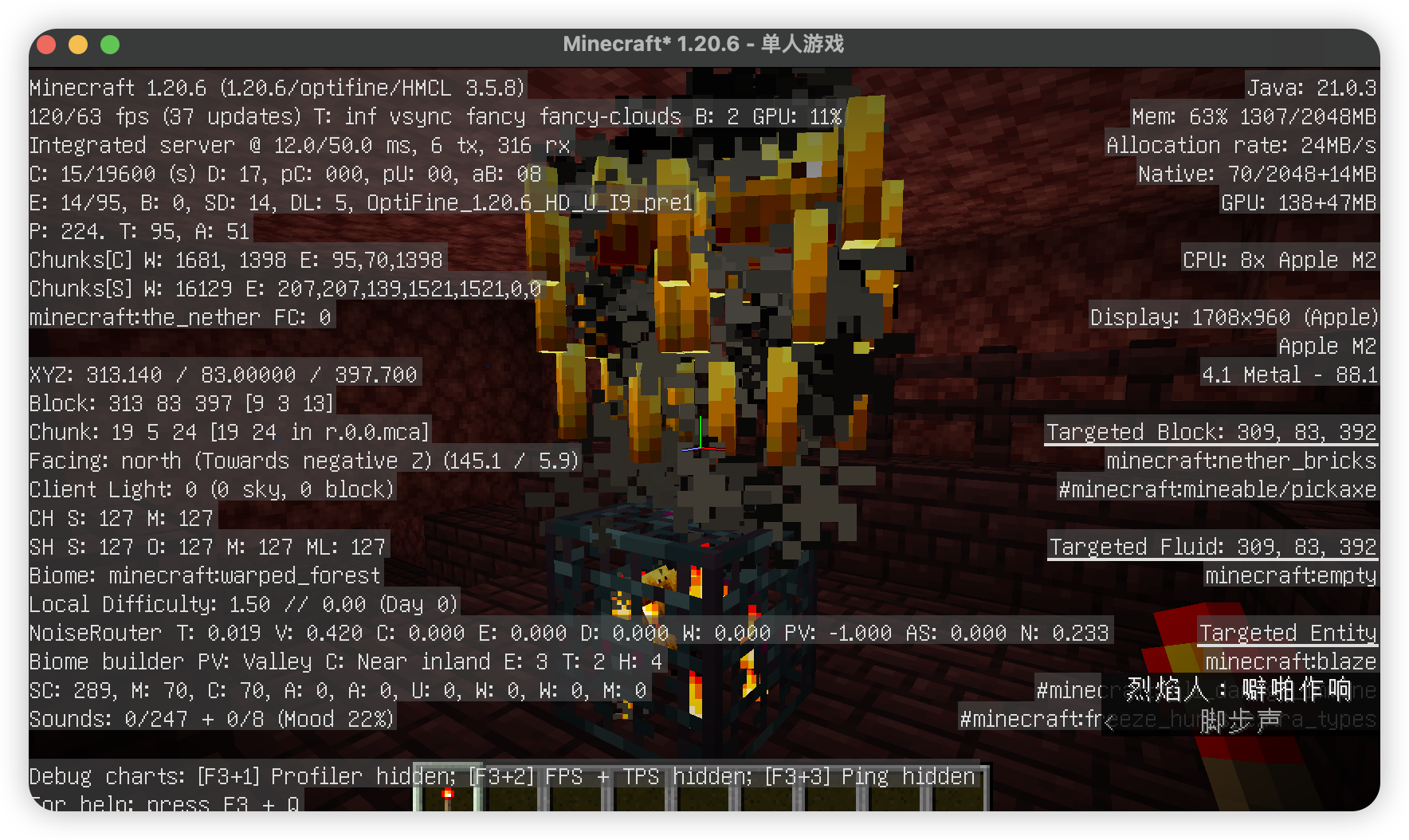Maximize the window with the green button
Viewport: 1409px width, 840px height.
click(110, 45)
